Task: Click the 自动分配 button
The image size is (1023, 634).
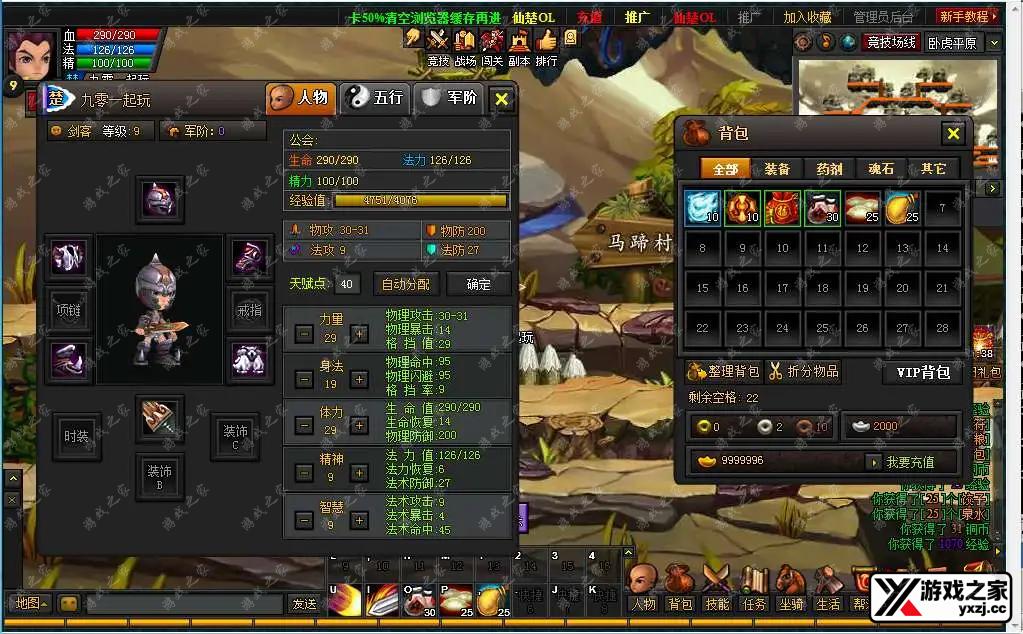Action: (x=405, y=284)
